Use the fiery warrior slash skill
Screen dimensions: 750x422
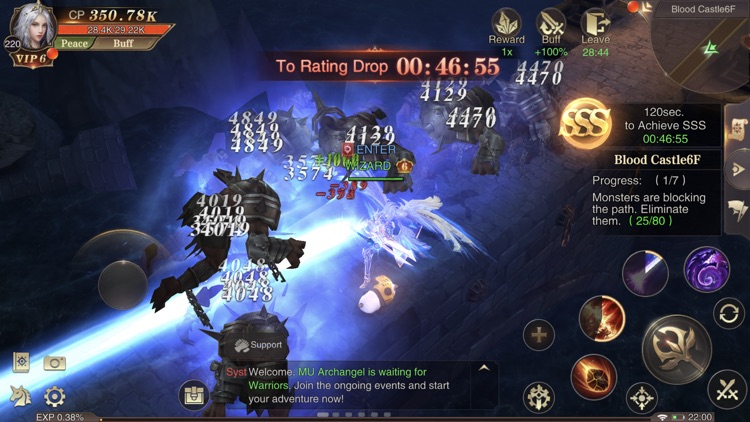click(x=602, y=319)
